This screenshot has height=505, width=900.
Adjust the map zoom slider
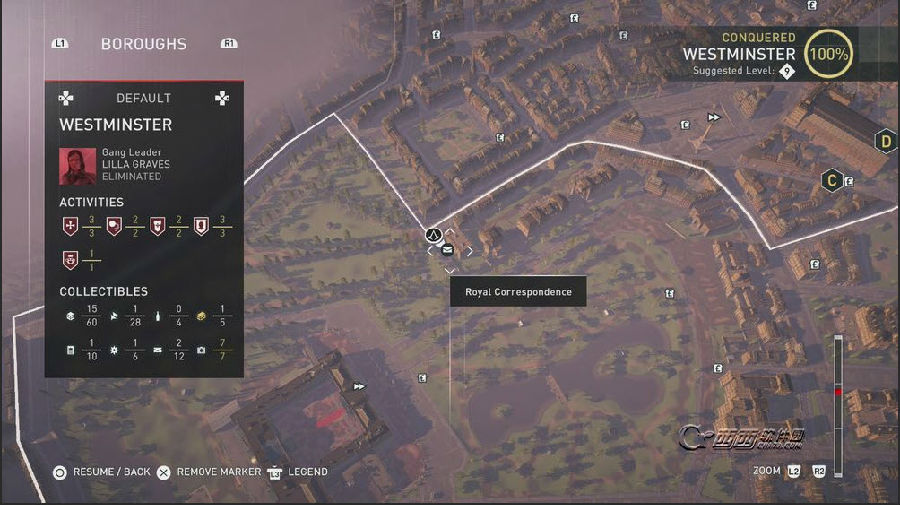coord(838,392)
